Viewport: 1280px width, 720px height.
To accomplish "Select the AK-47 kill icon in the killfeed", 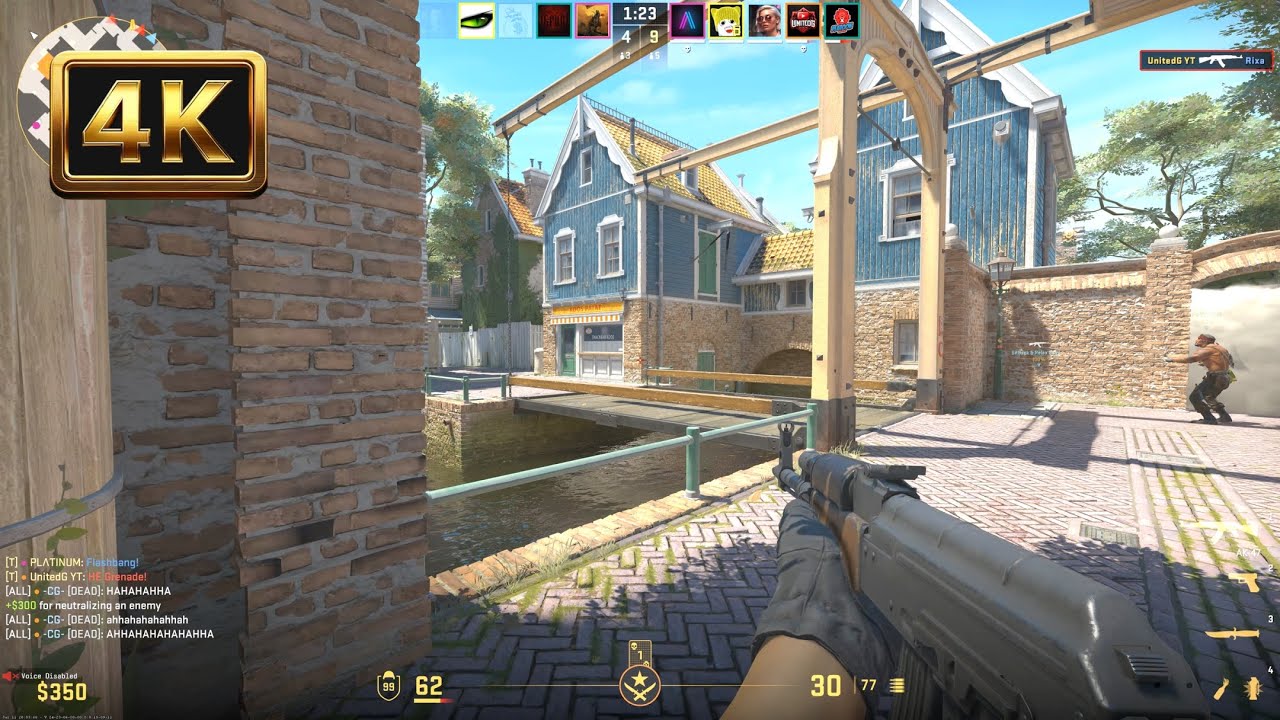I will point(1221,60).
